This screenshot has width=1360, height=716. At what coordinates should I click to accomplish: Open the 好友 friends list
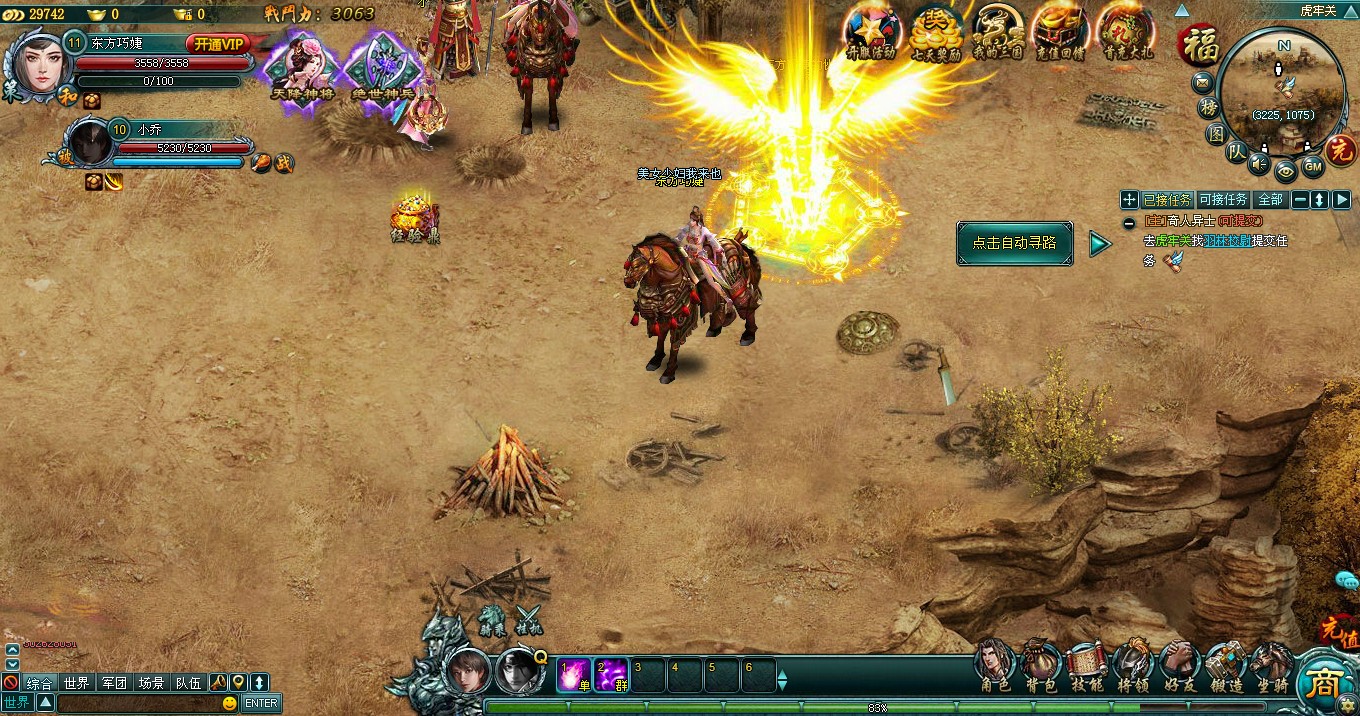click(x=1180, y=665)
